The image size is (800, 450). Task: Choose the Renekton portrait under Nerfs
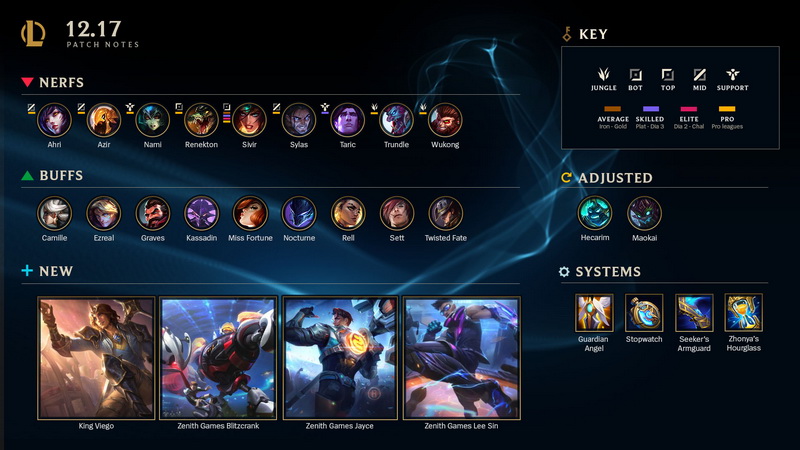[201, 120]
